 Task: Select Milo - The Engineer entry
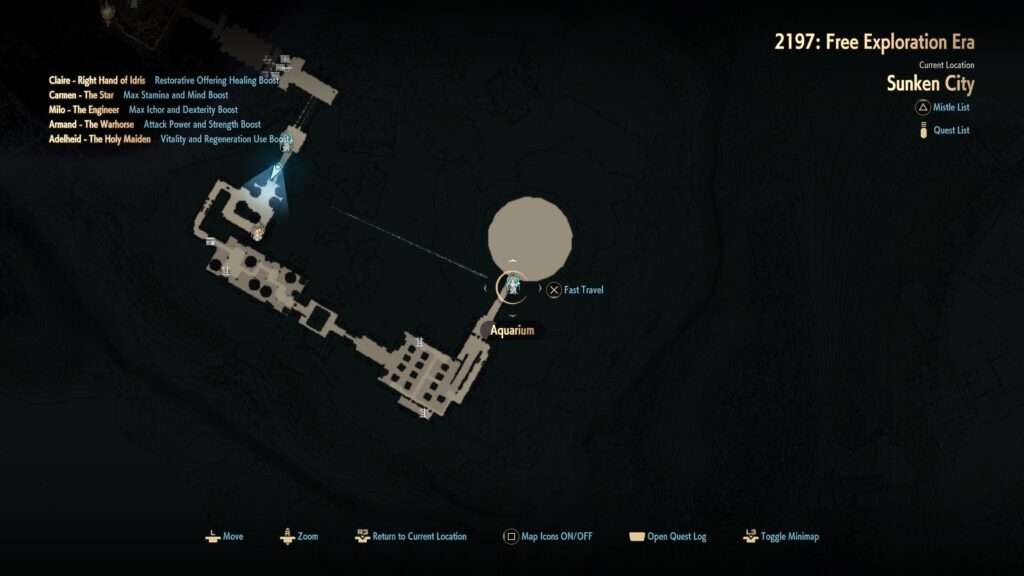[x=84, y=109]
